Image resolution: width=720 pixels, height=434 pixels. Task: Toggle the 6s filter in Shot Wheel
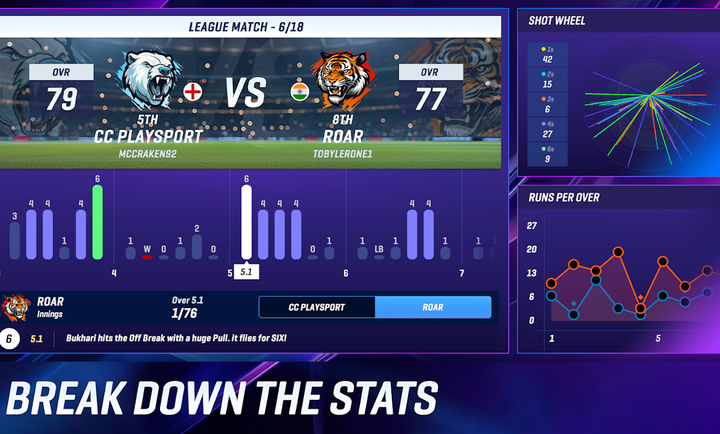[547, 153]
